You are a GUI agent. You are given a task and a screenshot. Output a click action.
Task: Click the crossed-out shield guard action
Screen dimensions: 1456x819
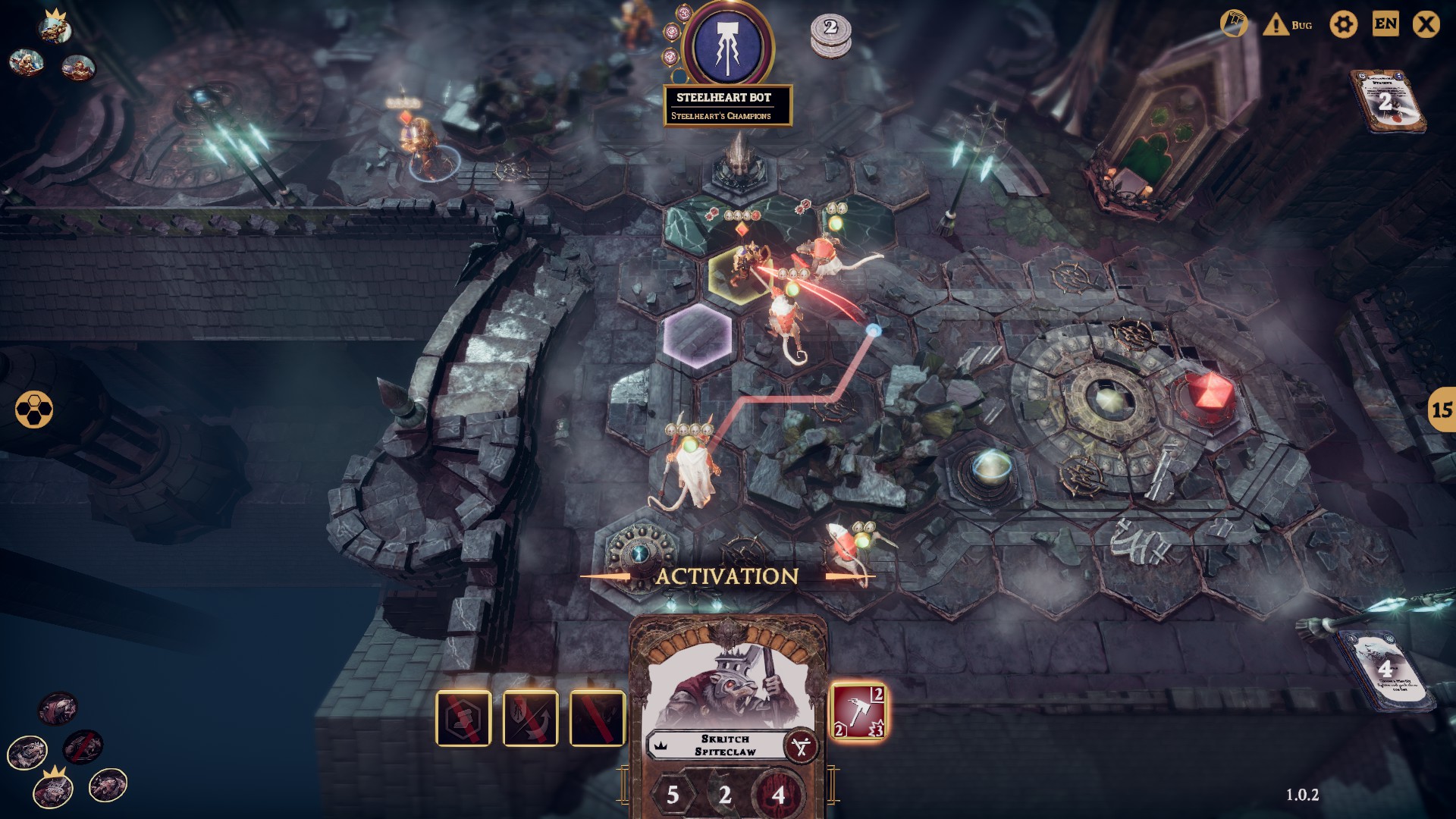pyautogui.click(x=530, y=718)
